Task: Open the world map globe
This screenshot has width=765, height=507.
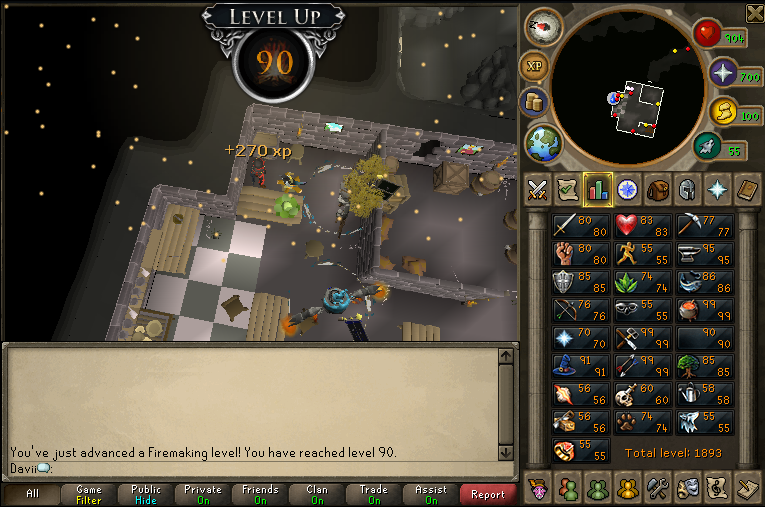Action: click(x=543, y=143)
